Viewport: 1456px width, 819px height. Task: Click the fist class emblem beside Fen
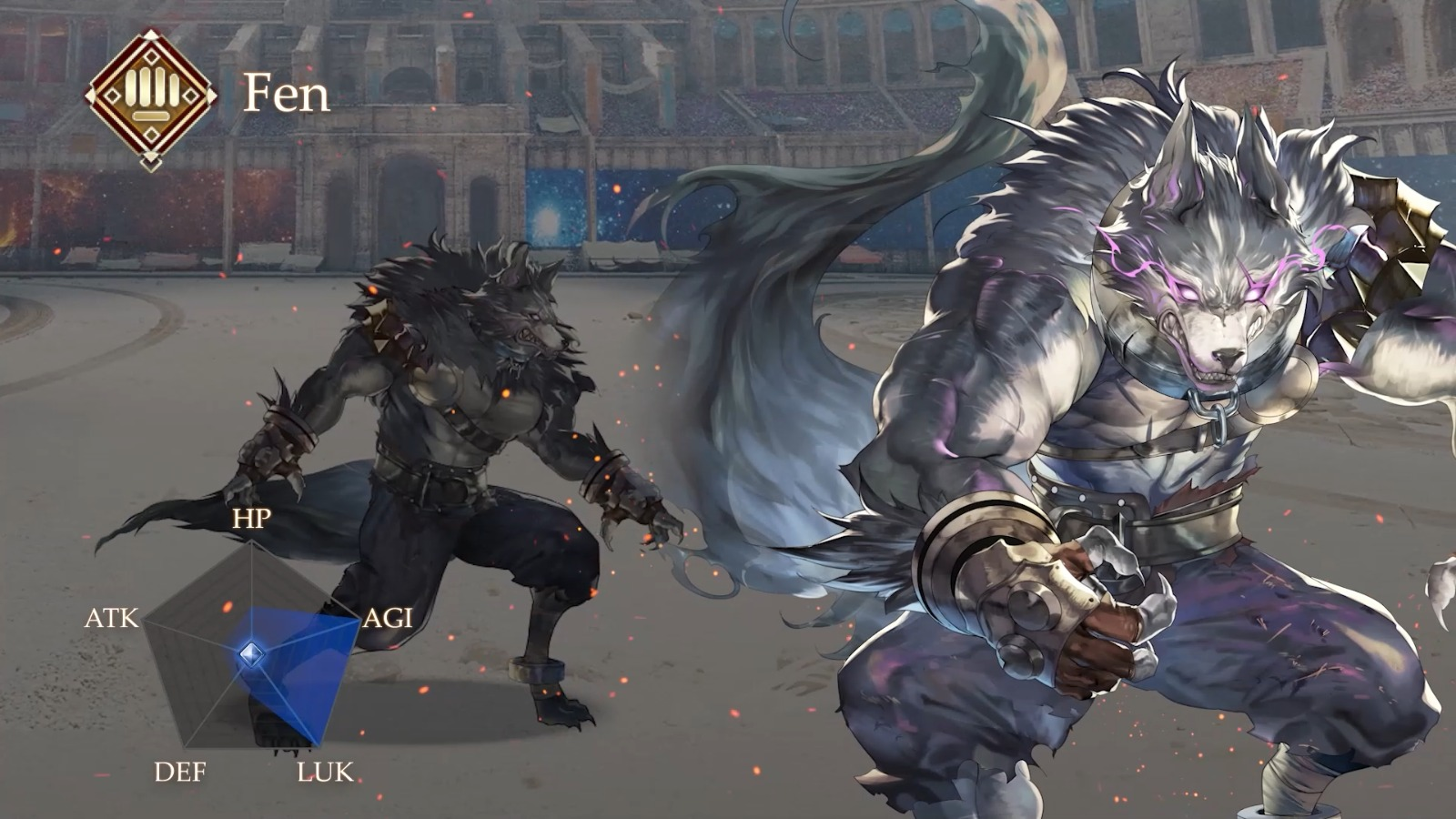pos(151,97)
